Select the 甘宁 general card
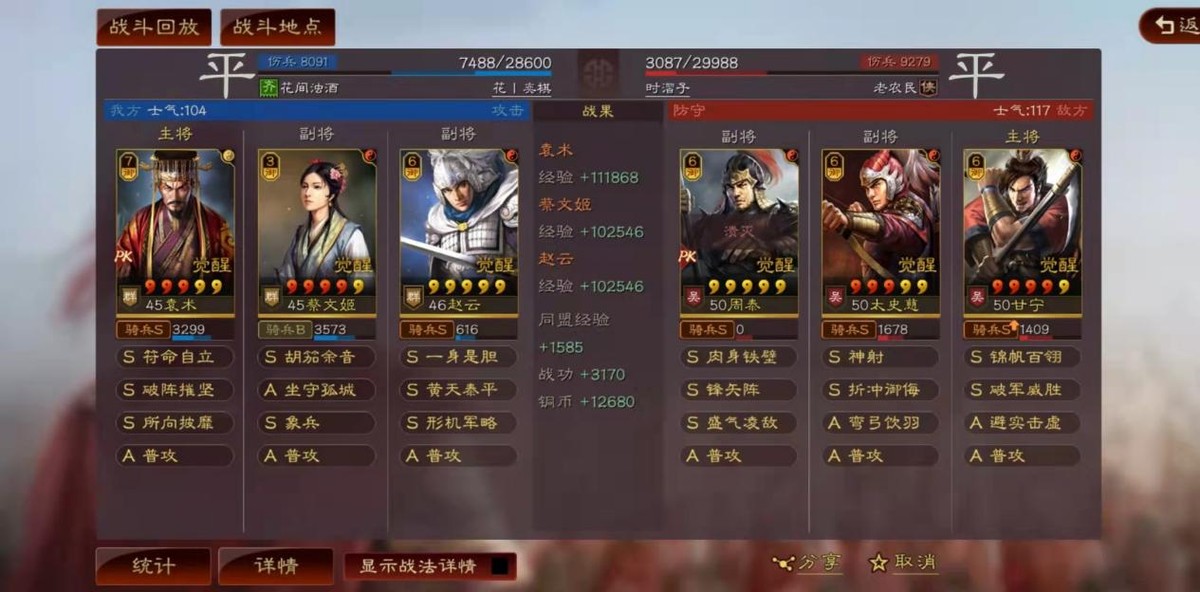This screenshot has width=1200, height=592. (1022, 230)
